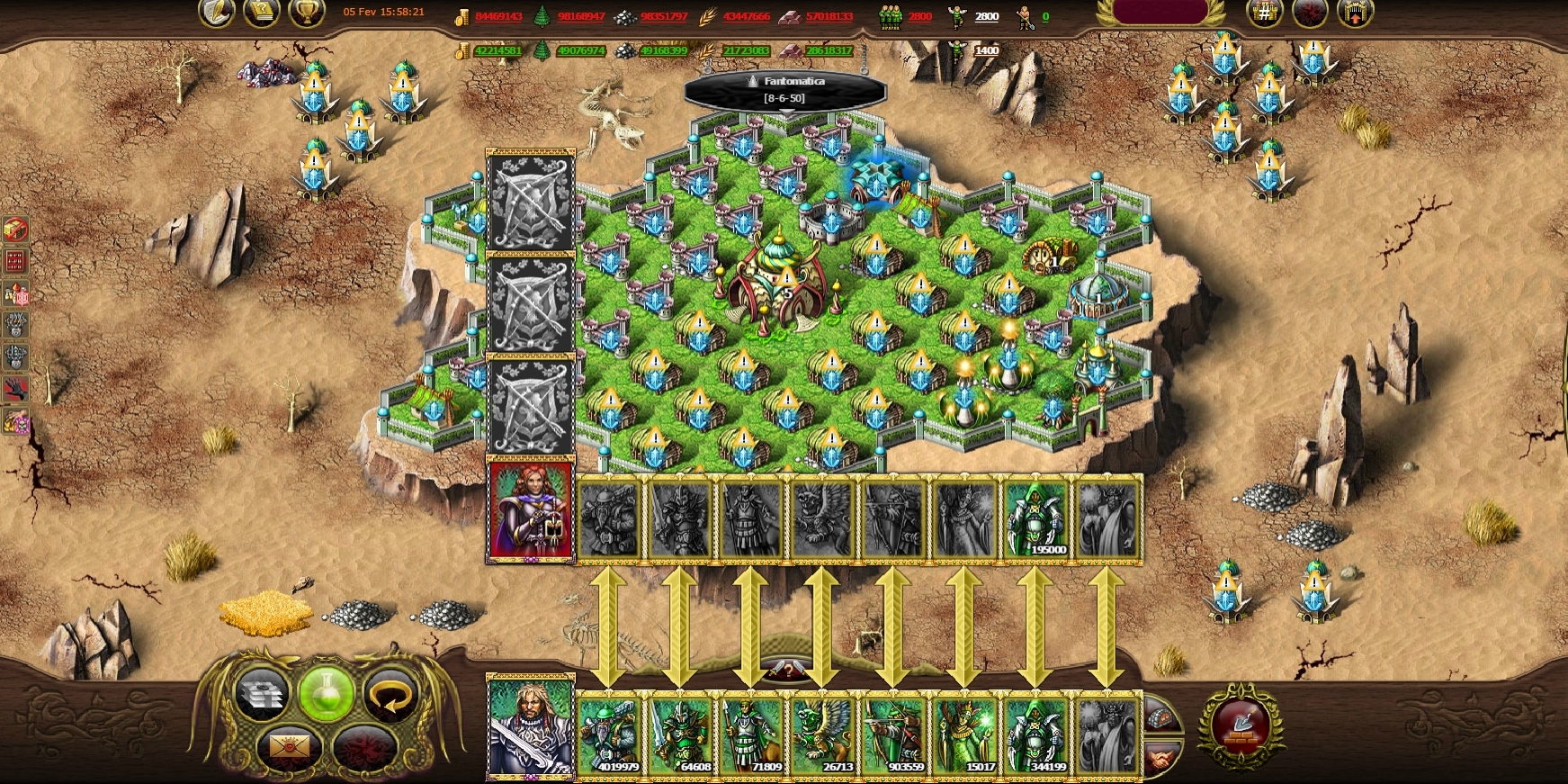
Task: Open the handshake button beside the army row
Action: [1161, 756]
